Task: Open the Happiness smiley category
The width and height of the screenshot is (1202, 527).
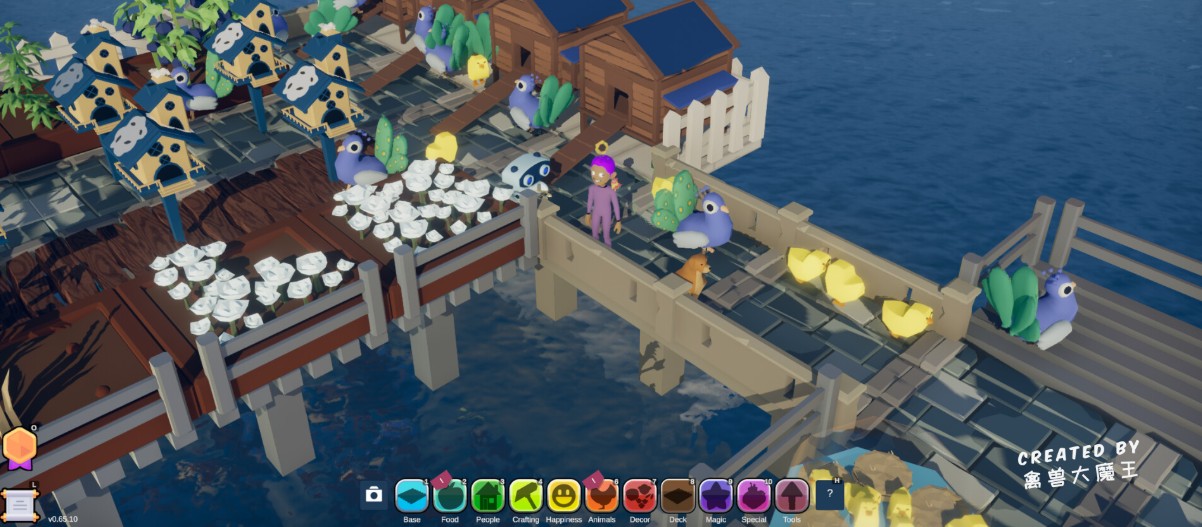Action: click(564, 495)
